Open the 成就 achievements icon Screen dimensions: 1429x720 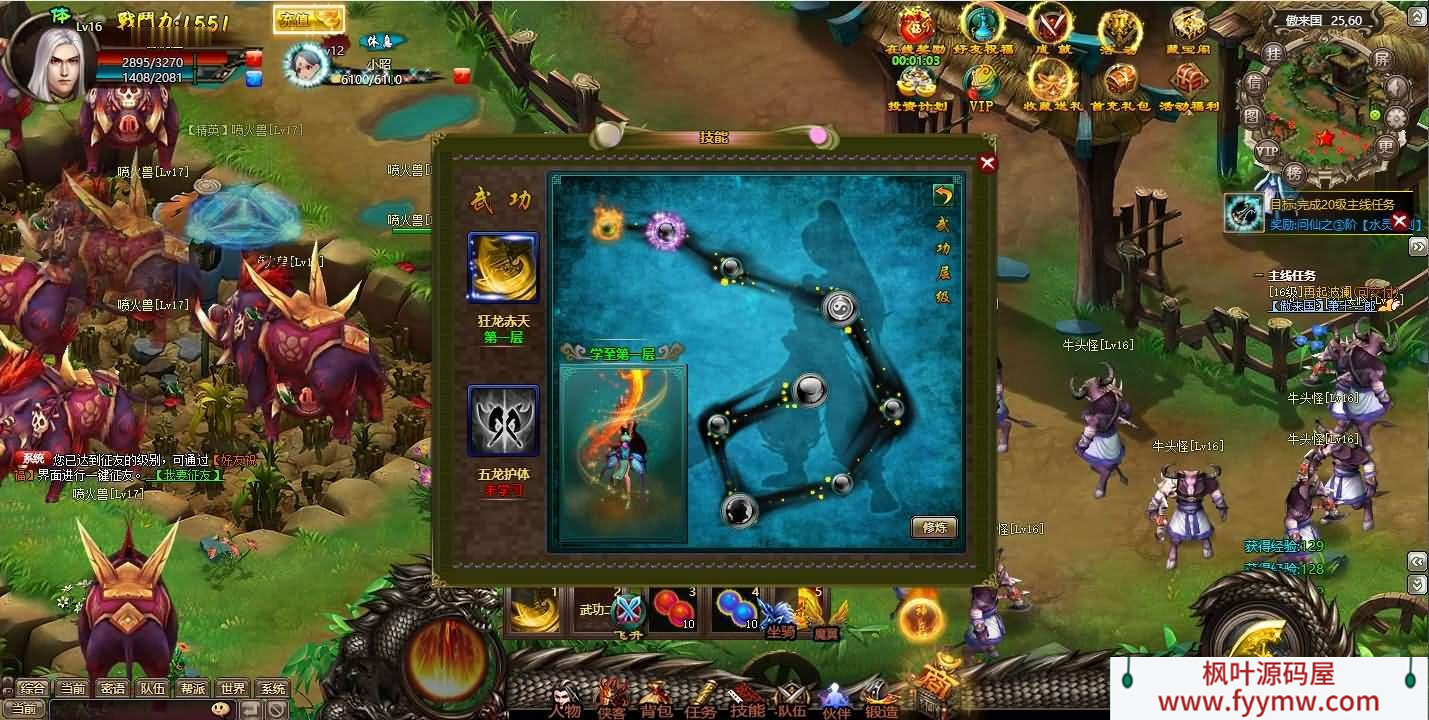coord(1049,28)
